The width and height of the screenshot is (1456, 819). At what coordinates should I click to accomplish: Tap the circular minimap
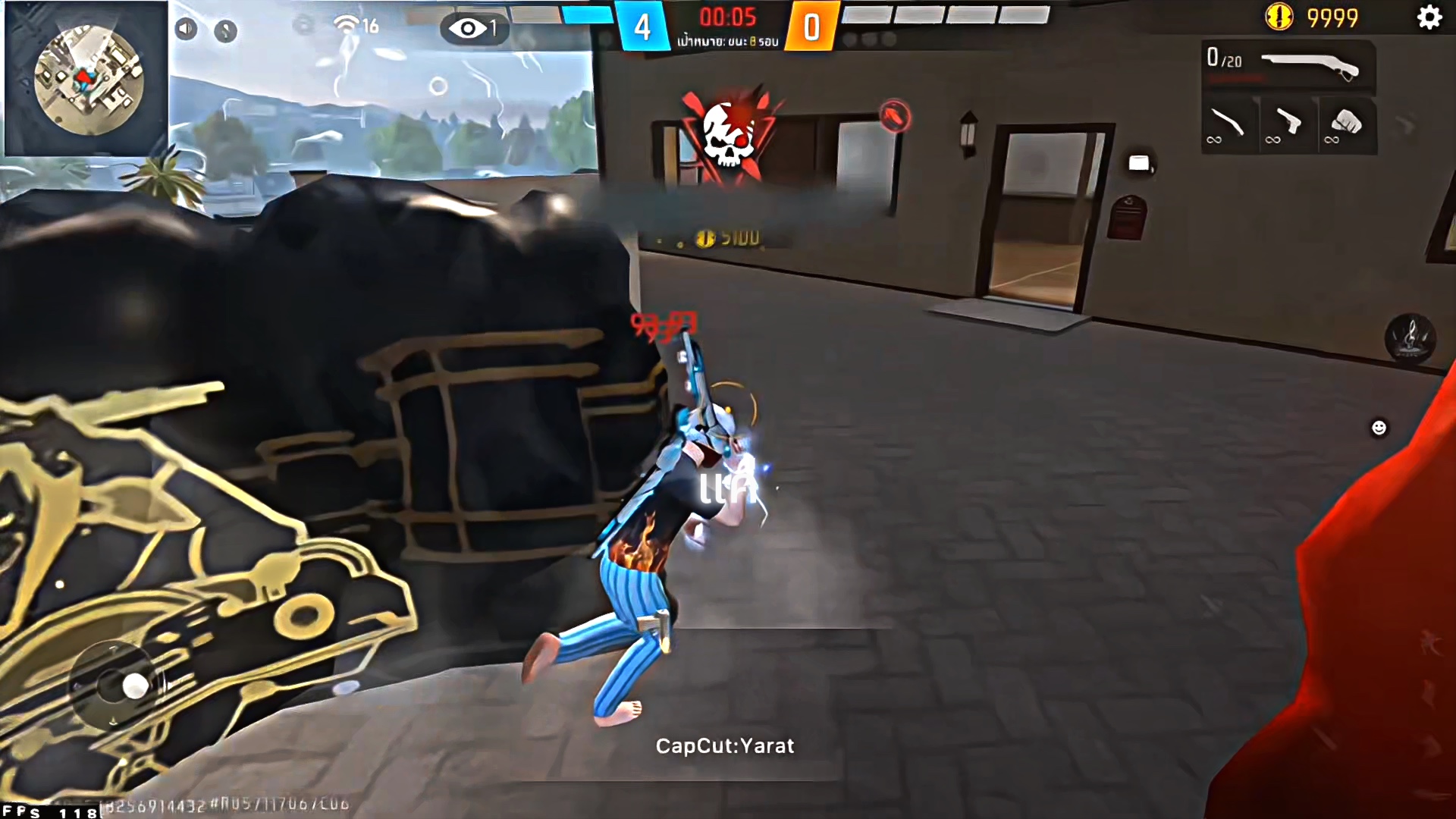[88, 80]
